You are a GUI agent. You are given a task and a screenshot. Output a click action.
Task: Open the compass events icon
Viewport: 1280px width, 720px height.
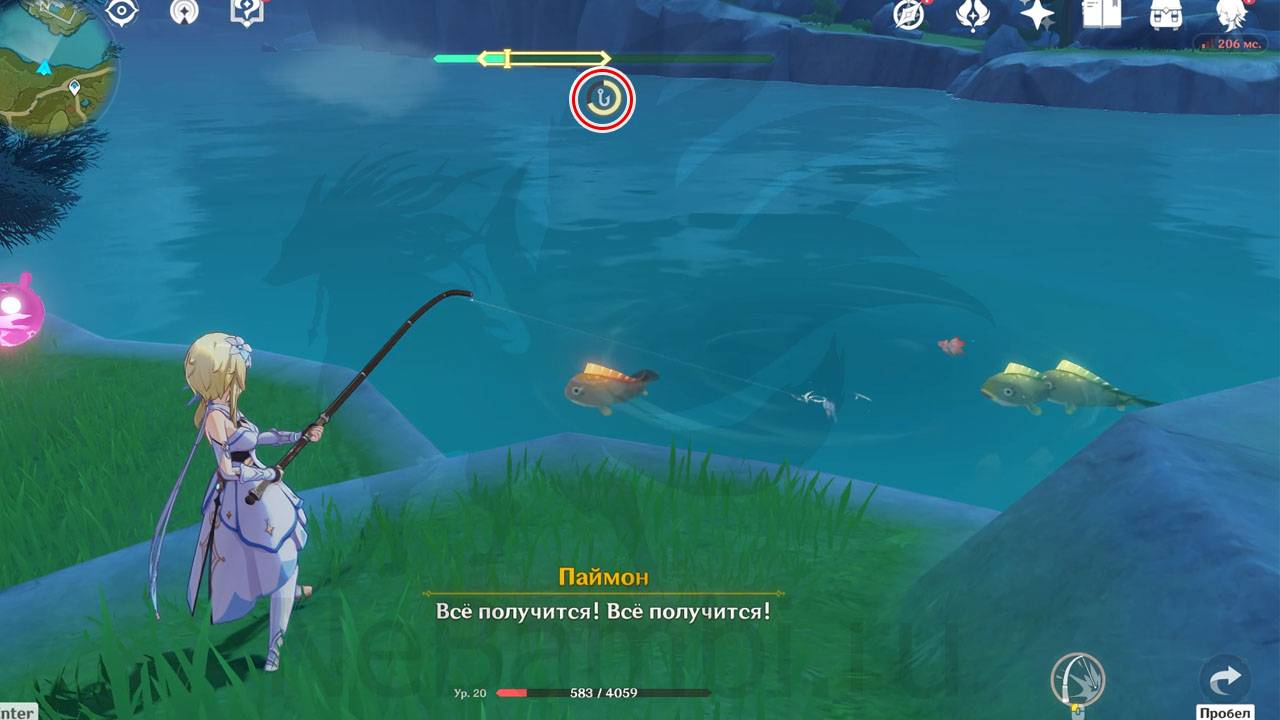click(909, 14)
